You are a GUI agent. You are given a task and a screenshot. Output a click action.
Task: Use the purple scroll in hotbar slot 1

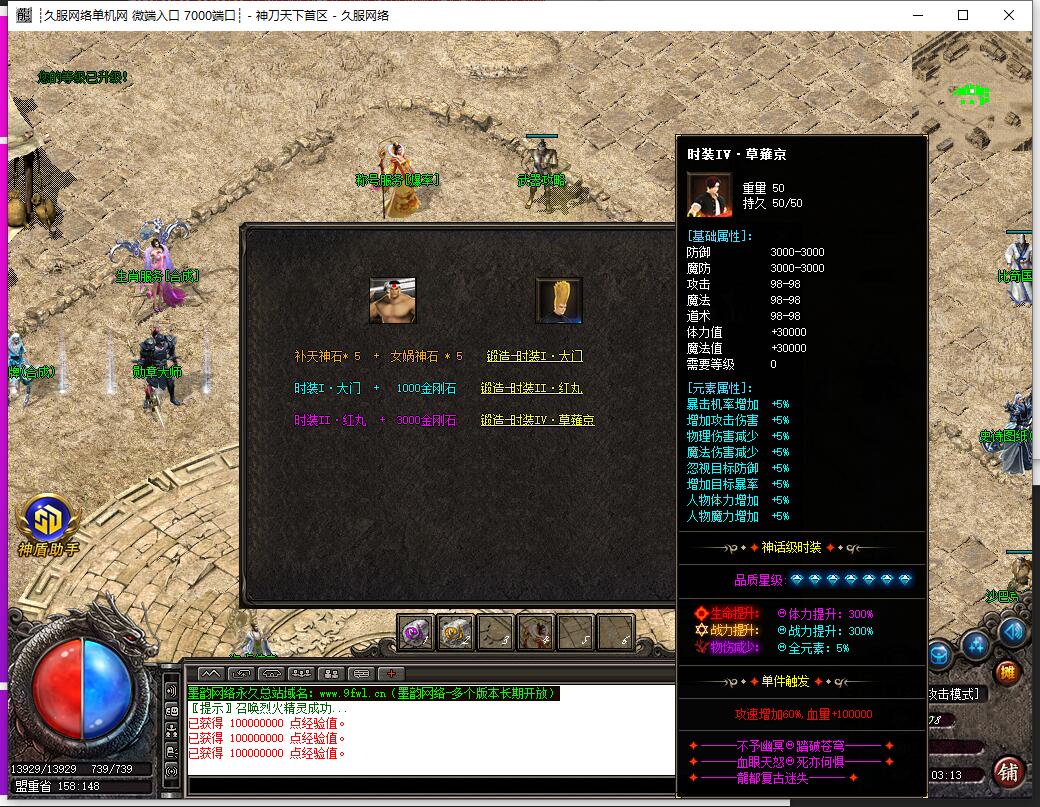point(416,631)
